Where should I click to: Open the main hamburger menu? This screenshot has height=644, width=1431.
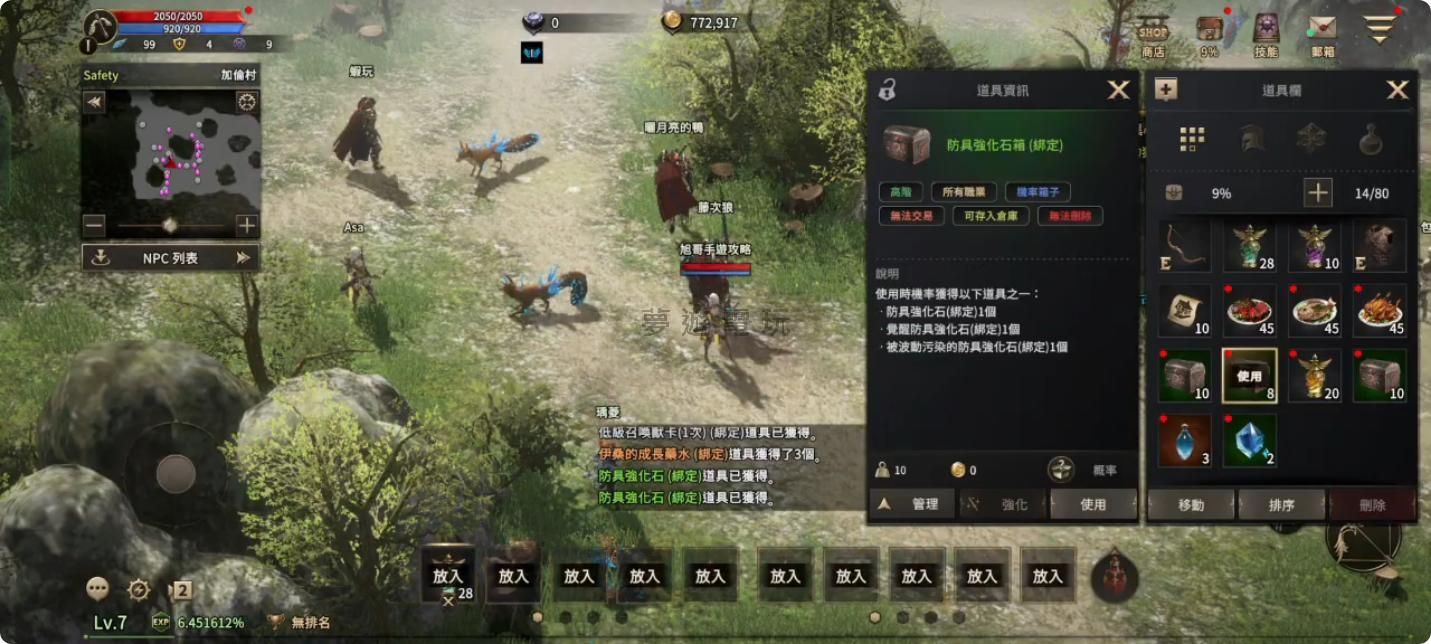[x=1379, y=30]
